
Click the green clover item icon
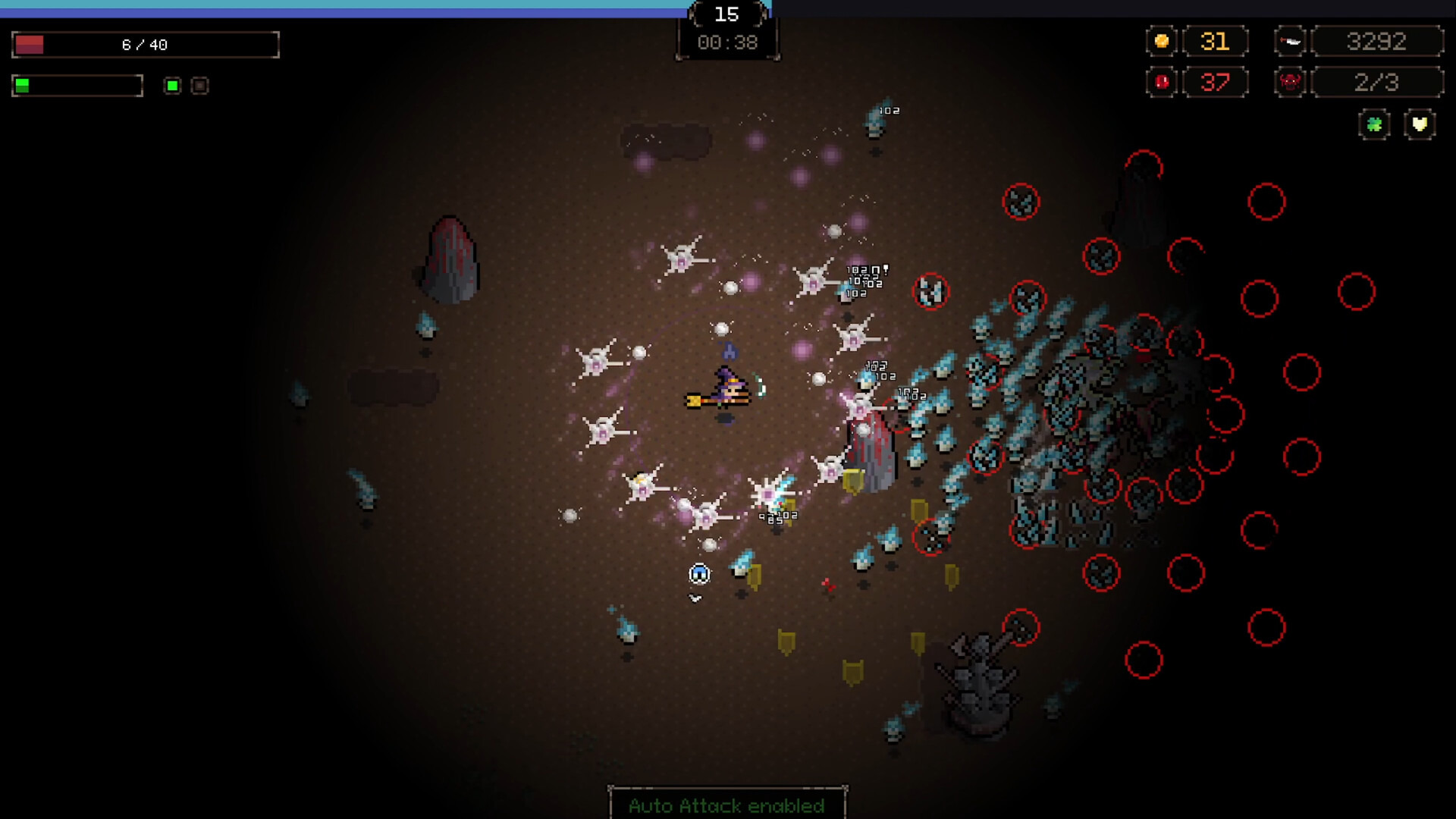[x=1374, y=124]
